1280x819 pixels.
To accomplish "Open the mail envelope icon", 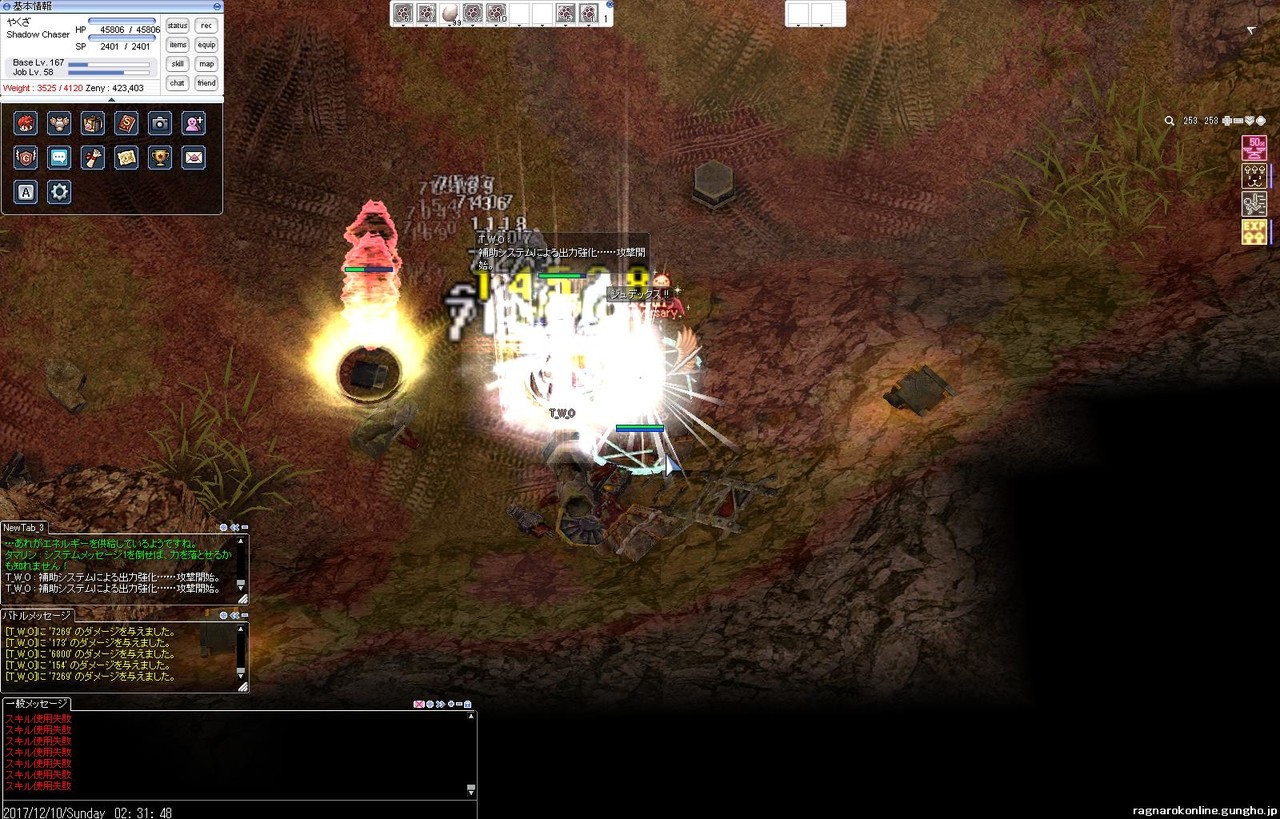I will (x=194, y=158).
